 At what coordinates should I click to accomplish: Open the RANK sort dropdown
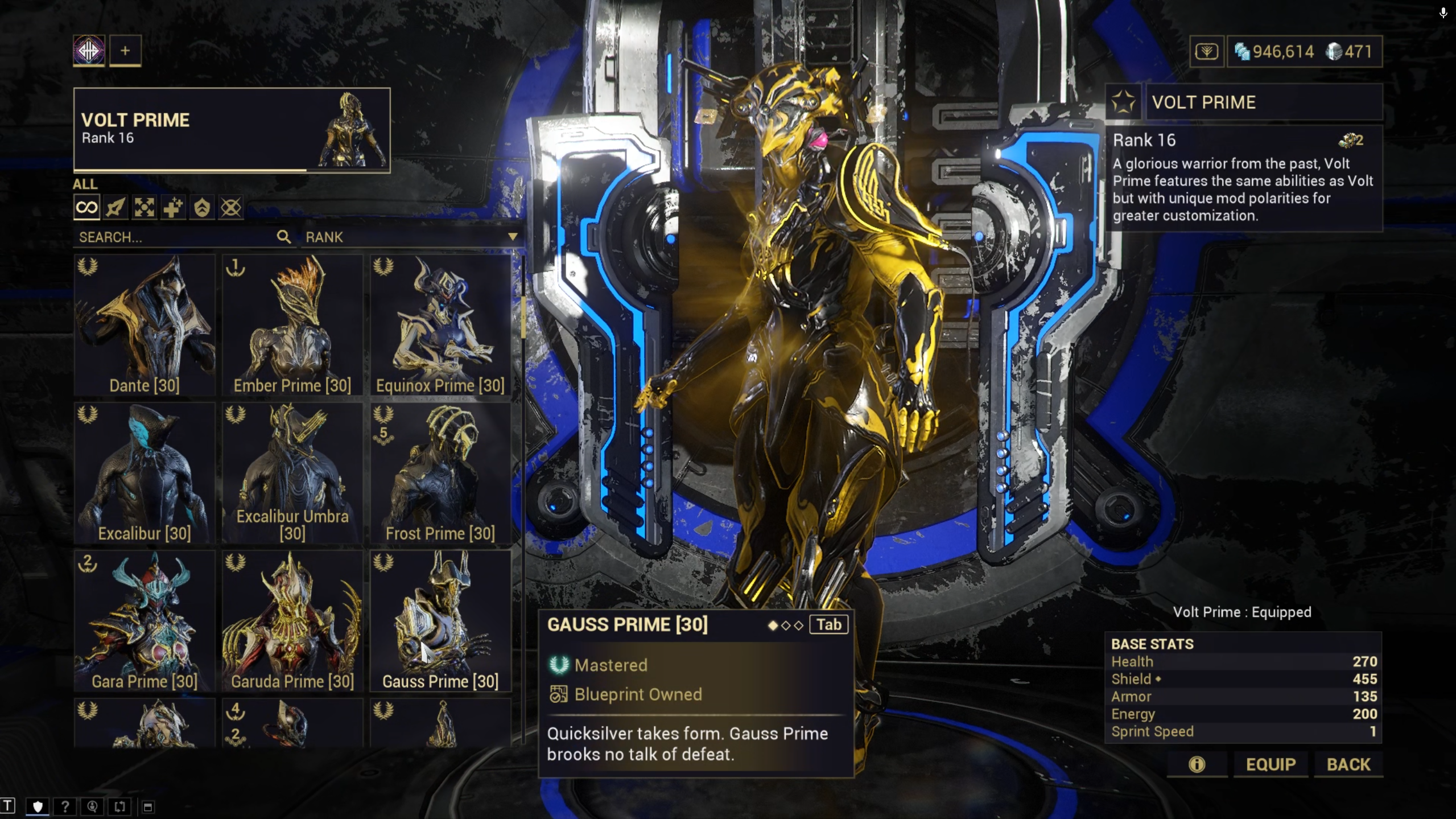point(411,237)
